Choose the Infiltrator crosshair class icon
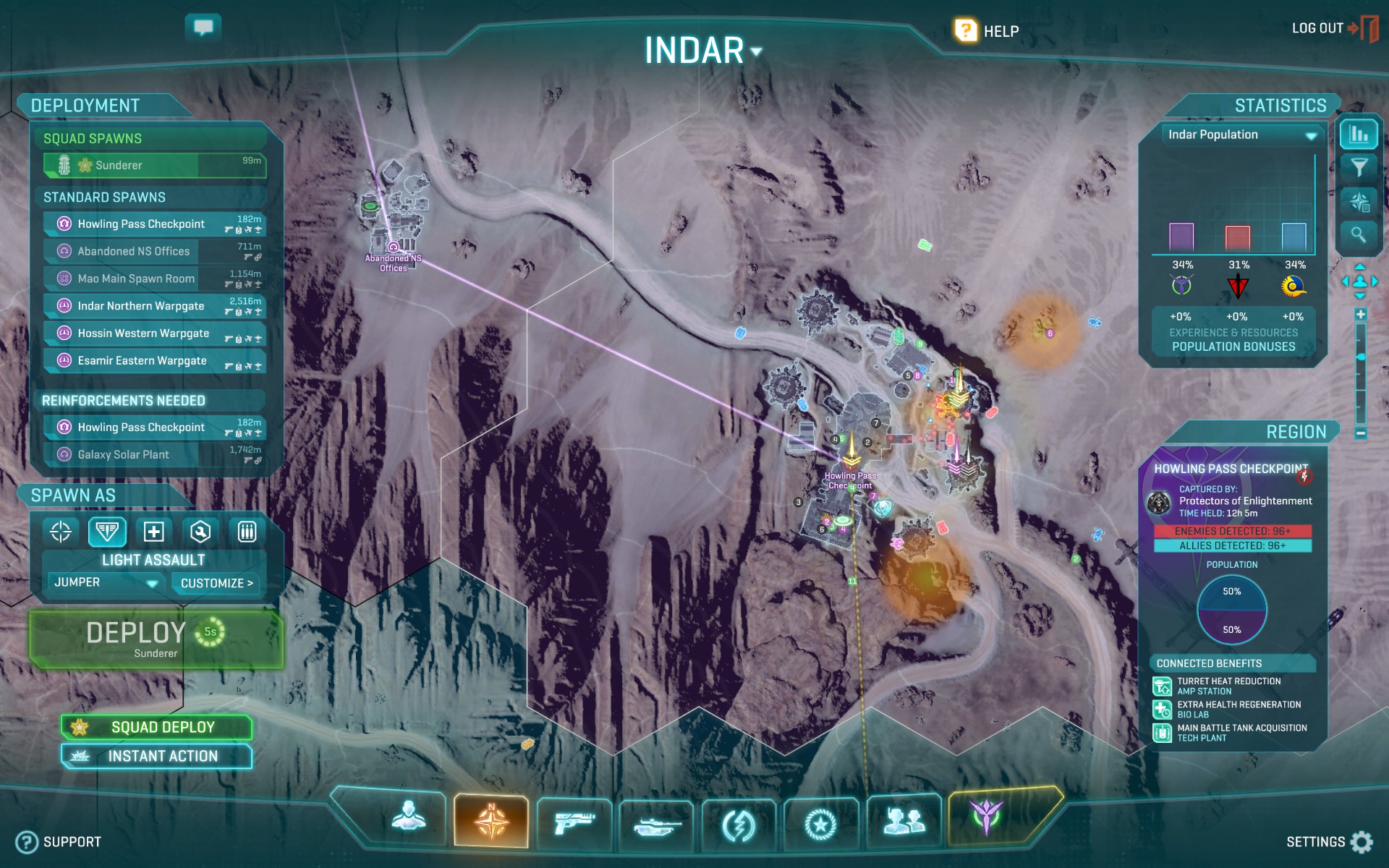The height and width of the screenshot is (868, 1389). [x=61, y=532]
